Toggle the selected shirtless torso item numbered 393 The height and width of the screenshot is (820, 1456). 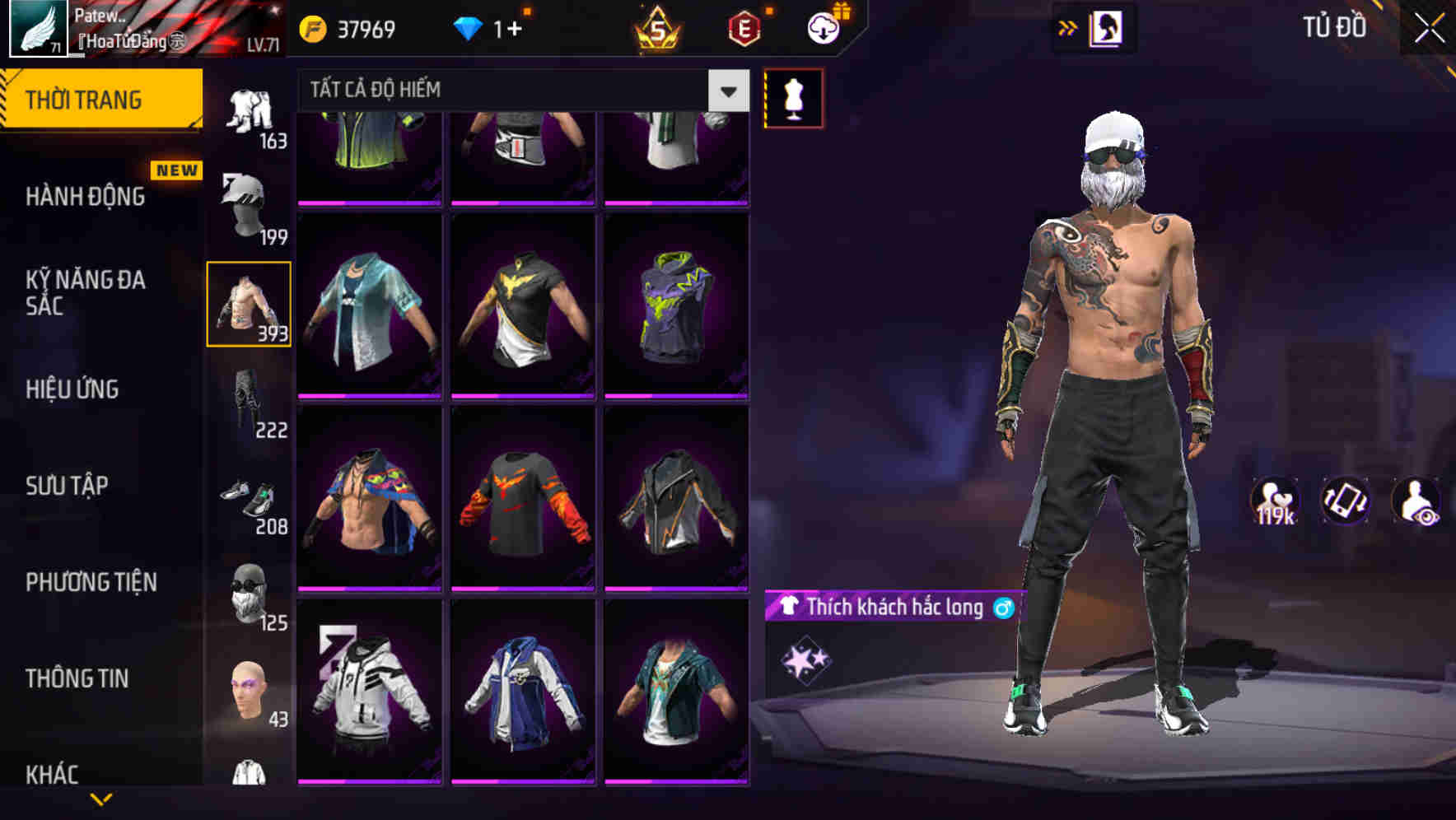click(250, 305)
